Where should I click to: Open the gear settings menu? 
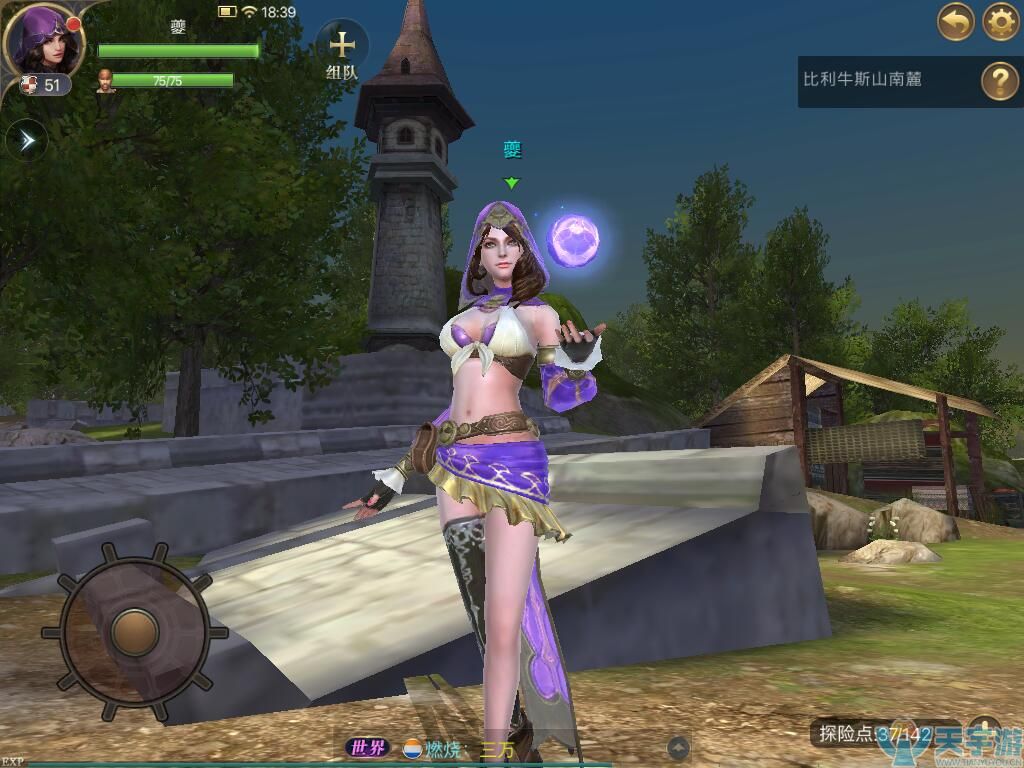coord(1000,22)
